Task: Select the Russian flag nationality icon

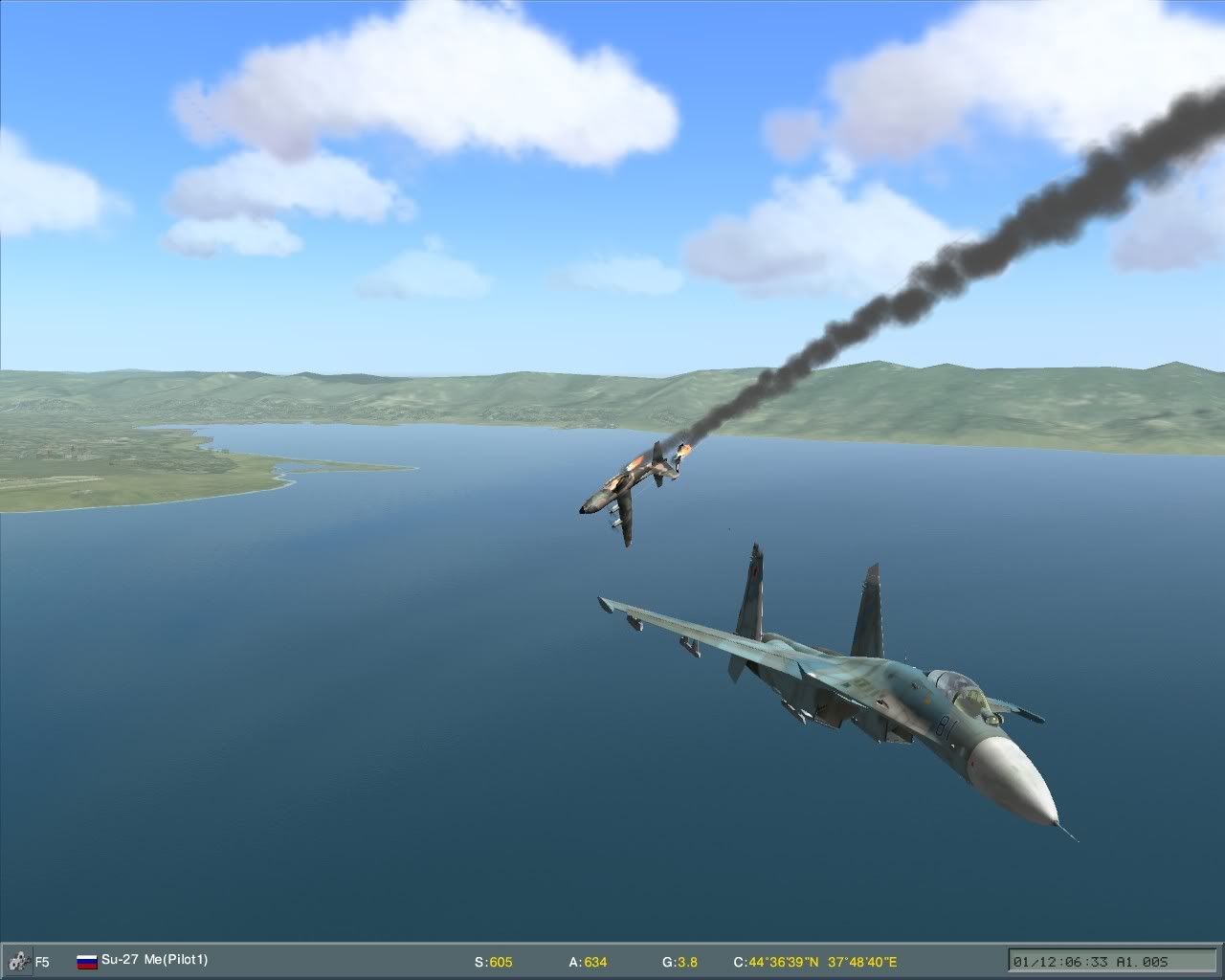Action: pyautogui.click(x=85, y=960)
